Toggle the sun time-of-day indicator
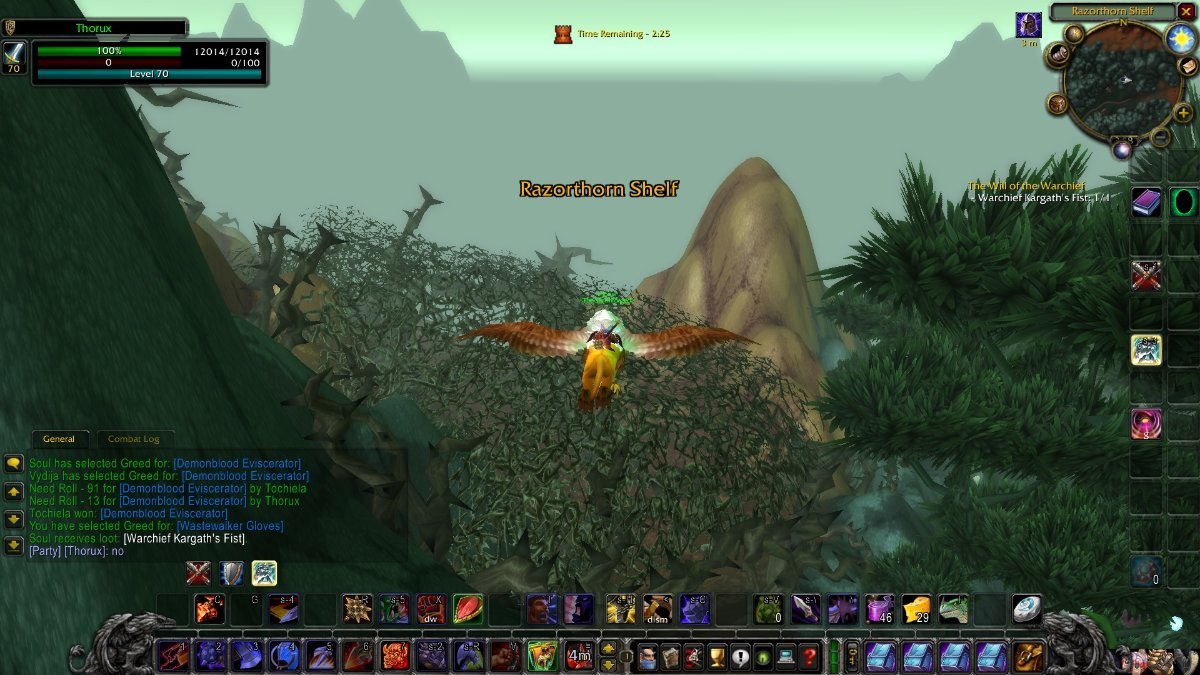The width and height of the screenshot is (1200, 675). 1180,40
